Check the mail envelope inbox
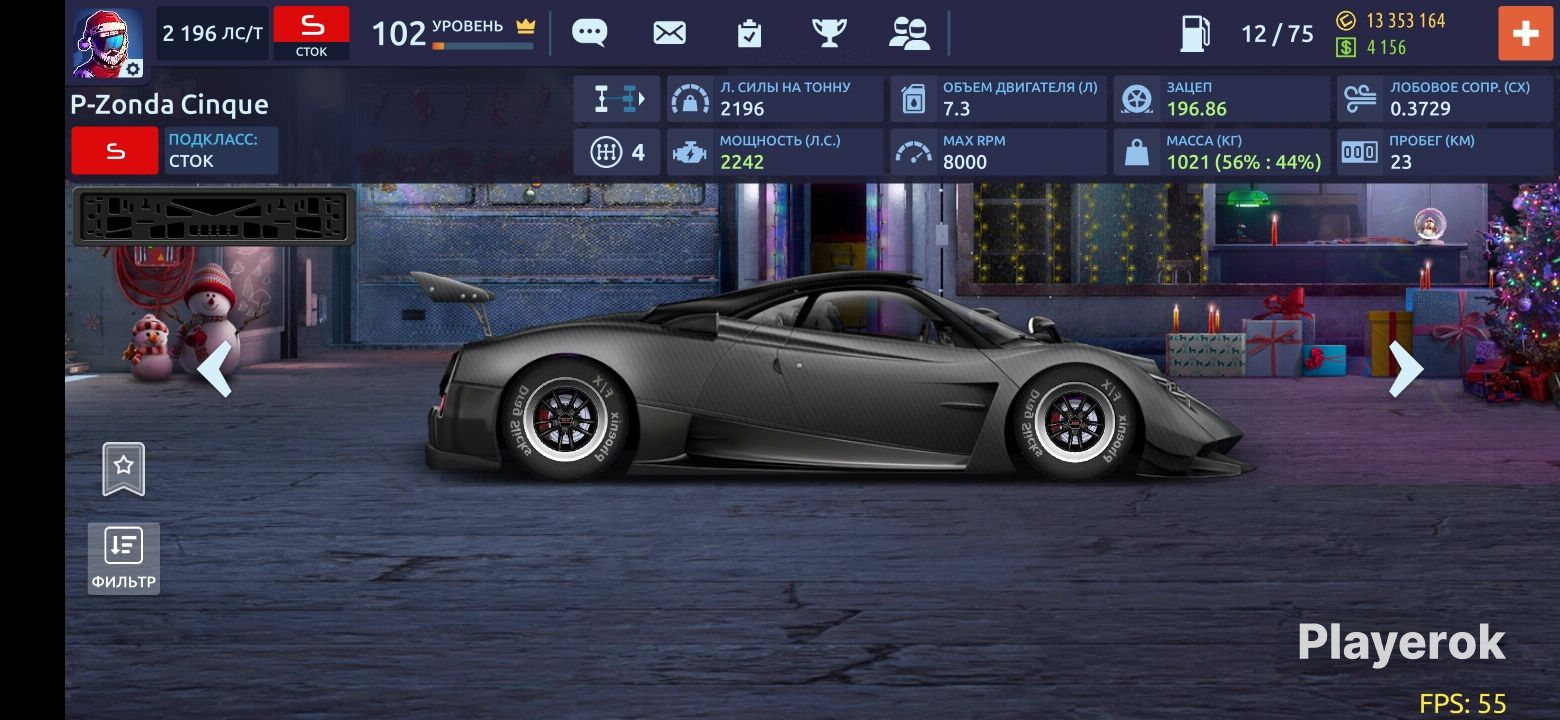The image size is (1560, 720). point(669,33)
